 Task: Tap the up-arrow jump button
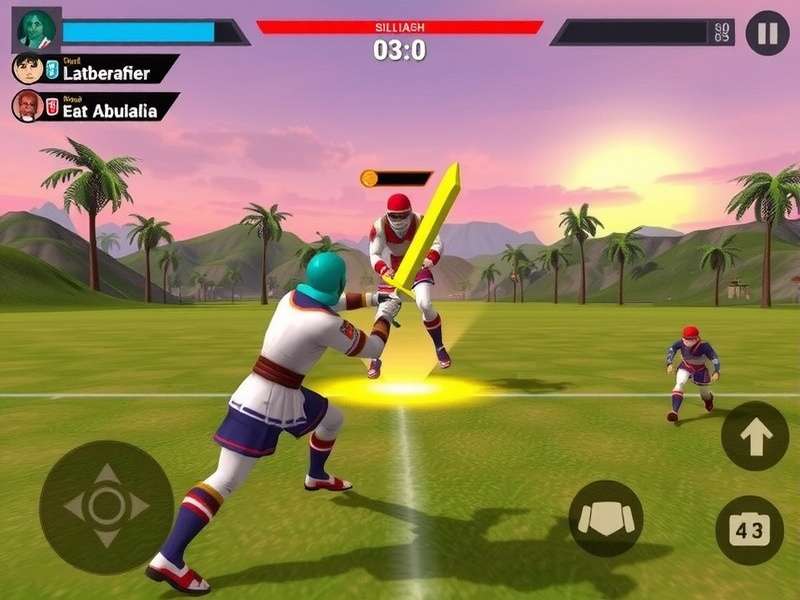click(755, 436)
